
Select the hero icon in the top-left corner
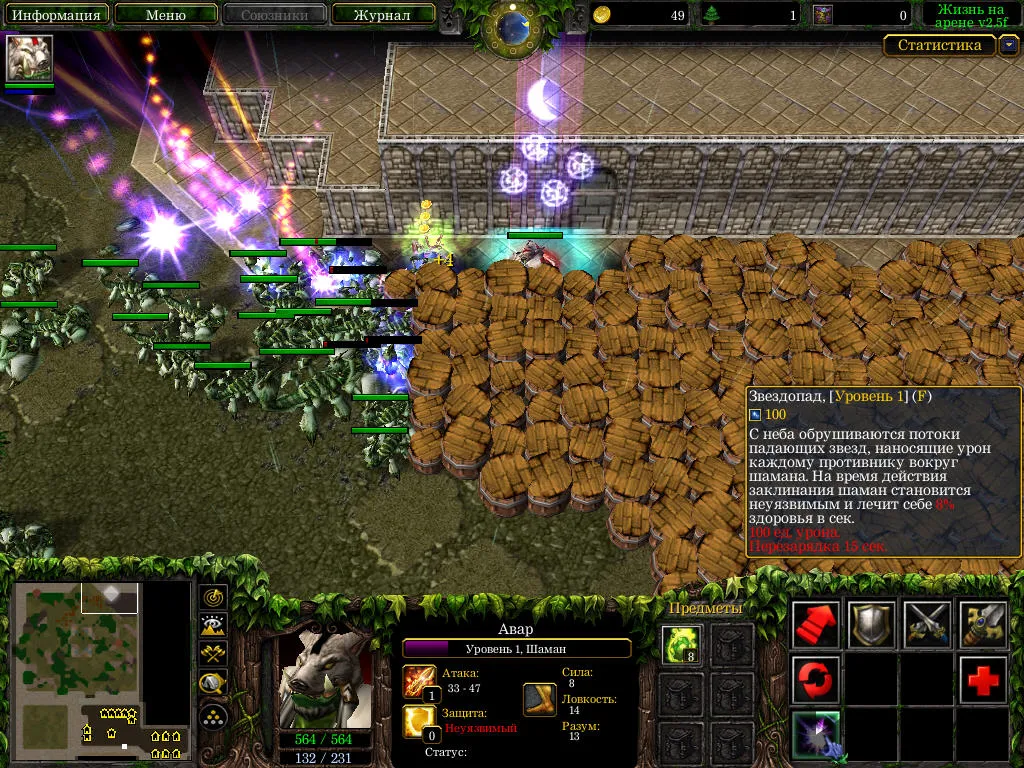pyautogui.click(x=30, y=58)
